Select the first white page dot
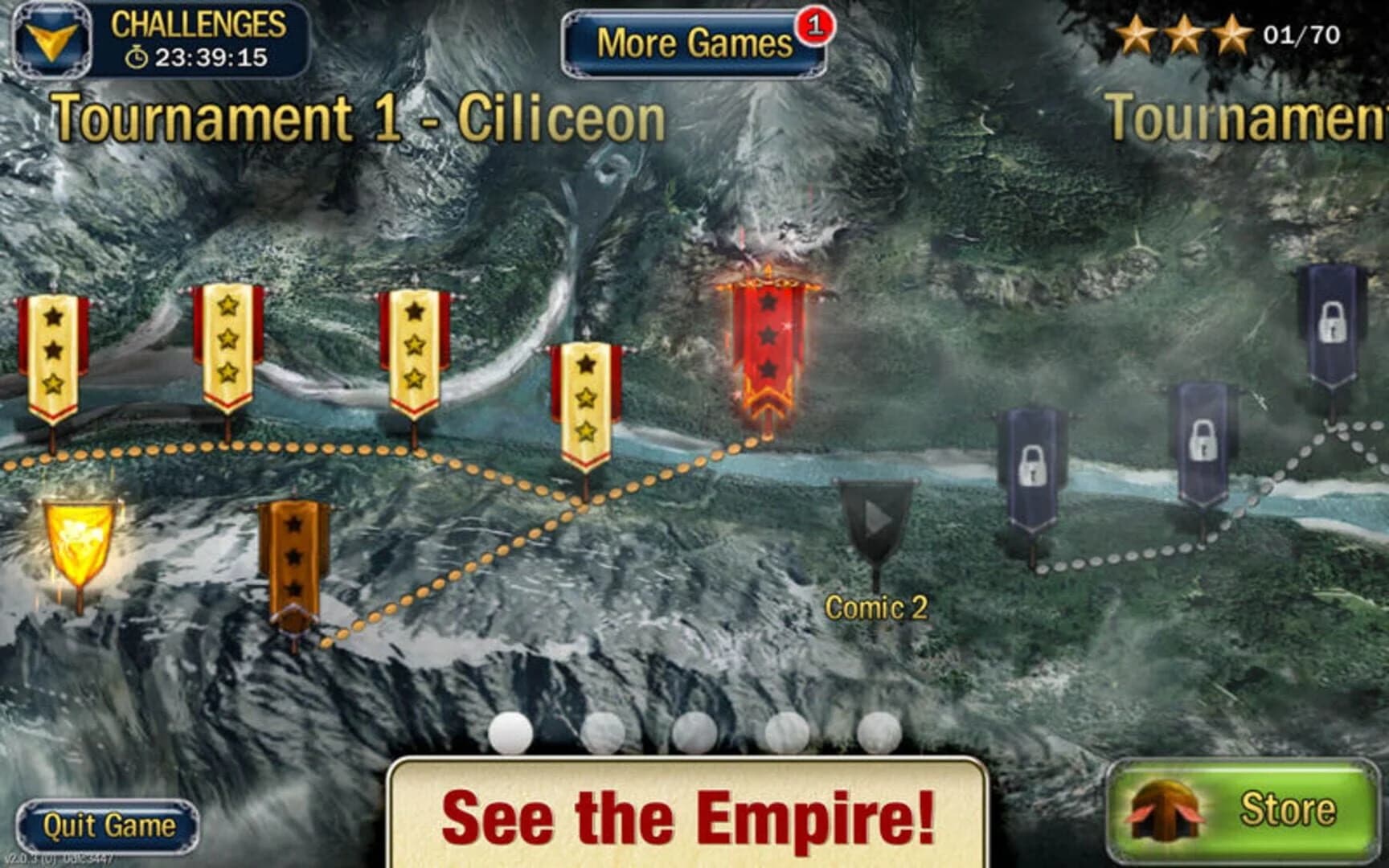Image resolution: width=1389 pixels, height=868 pixels. 510,731
